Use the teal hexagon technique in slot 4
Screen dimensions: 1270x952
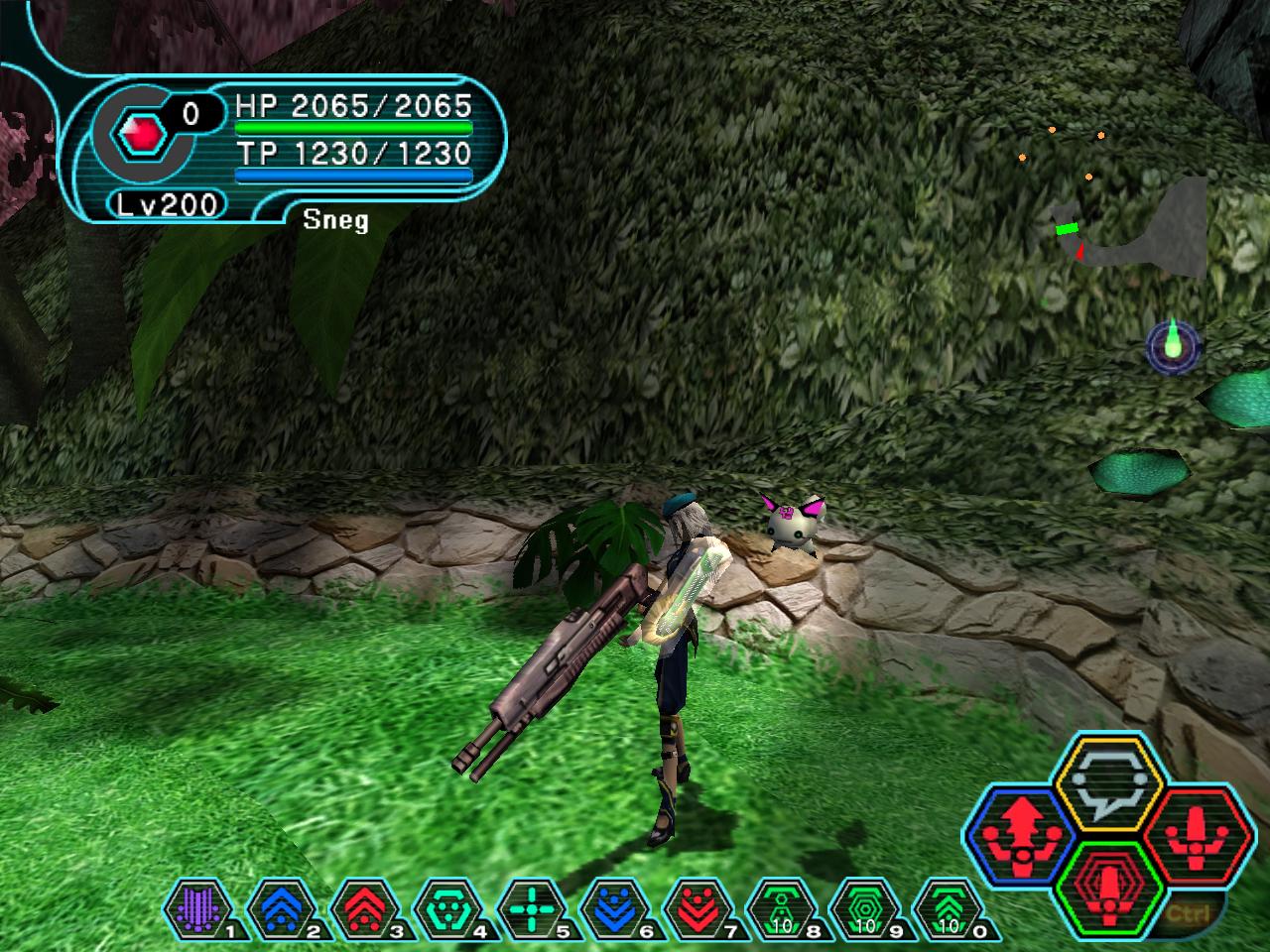(x=445, y=907)
